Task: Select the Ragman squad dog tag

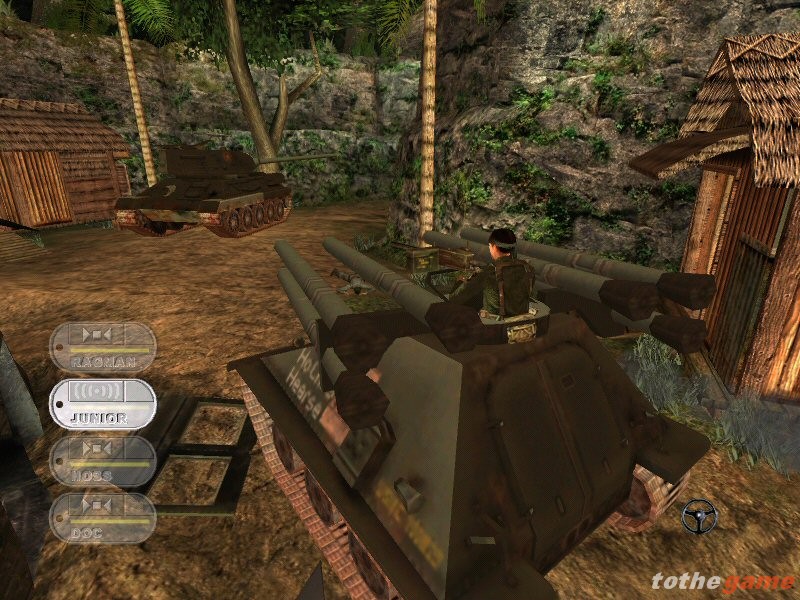Action: (x=103, y=346)
